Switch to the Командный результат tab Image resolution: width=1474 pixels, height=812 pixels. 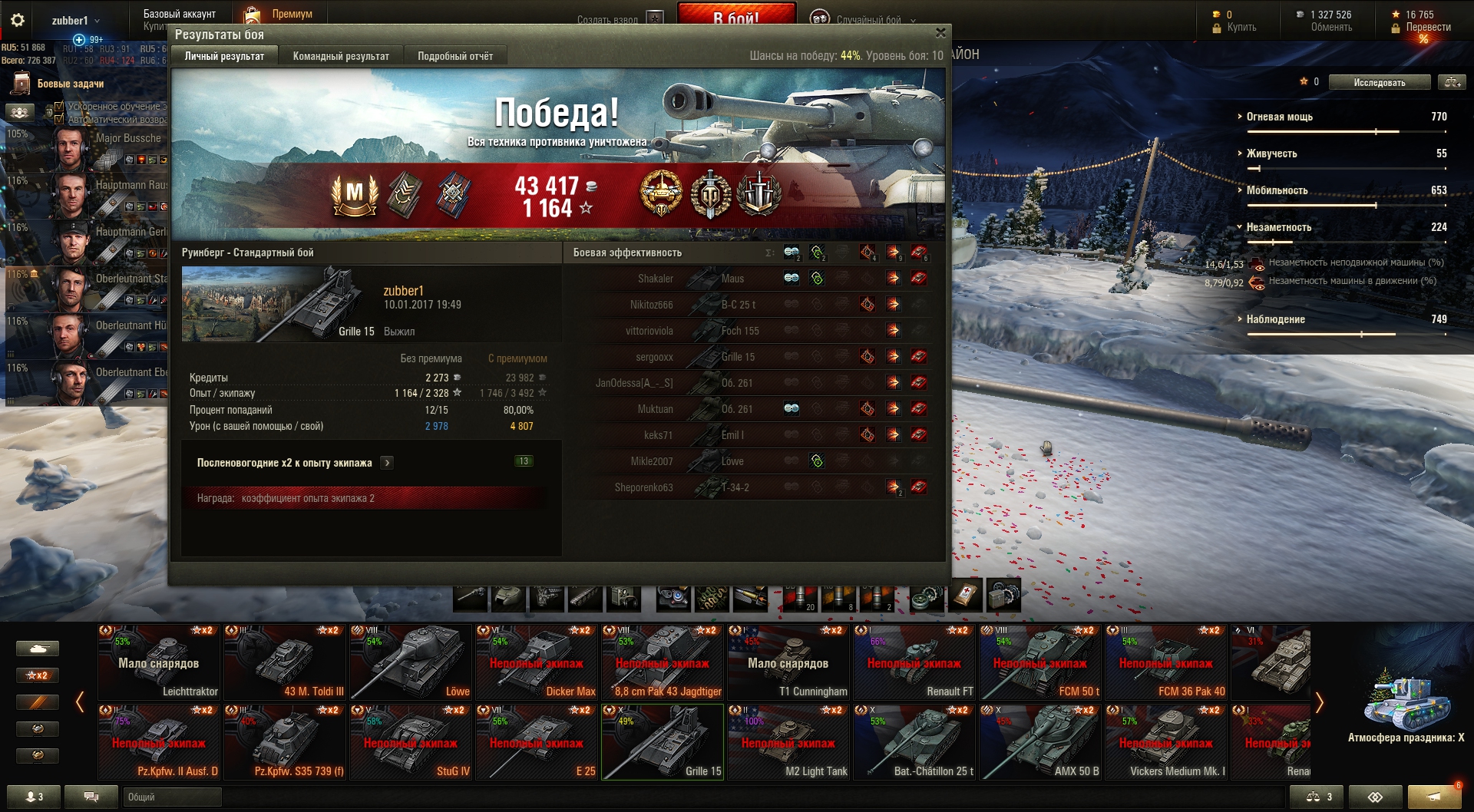(341, 56)
